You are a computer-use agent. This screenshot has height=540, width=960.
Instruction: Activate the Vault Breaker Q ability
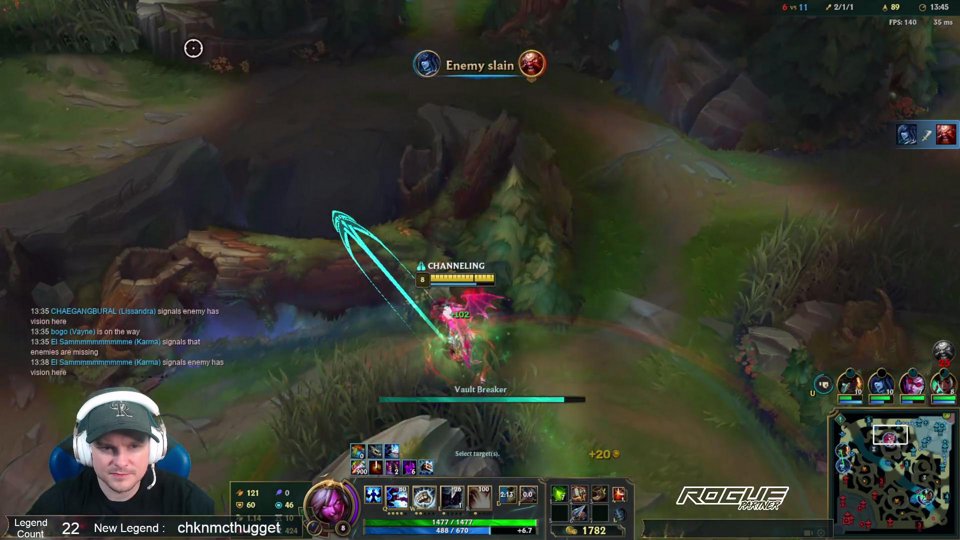(x=398, y=496)
